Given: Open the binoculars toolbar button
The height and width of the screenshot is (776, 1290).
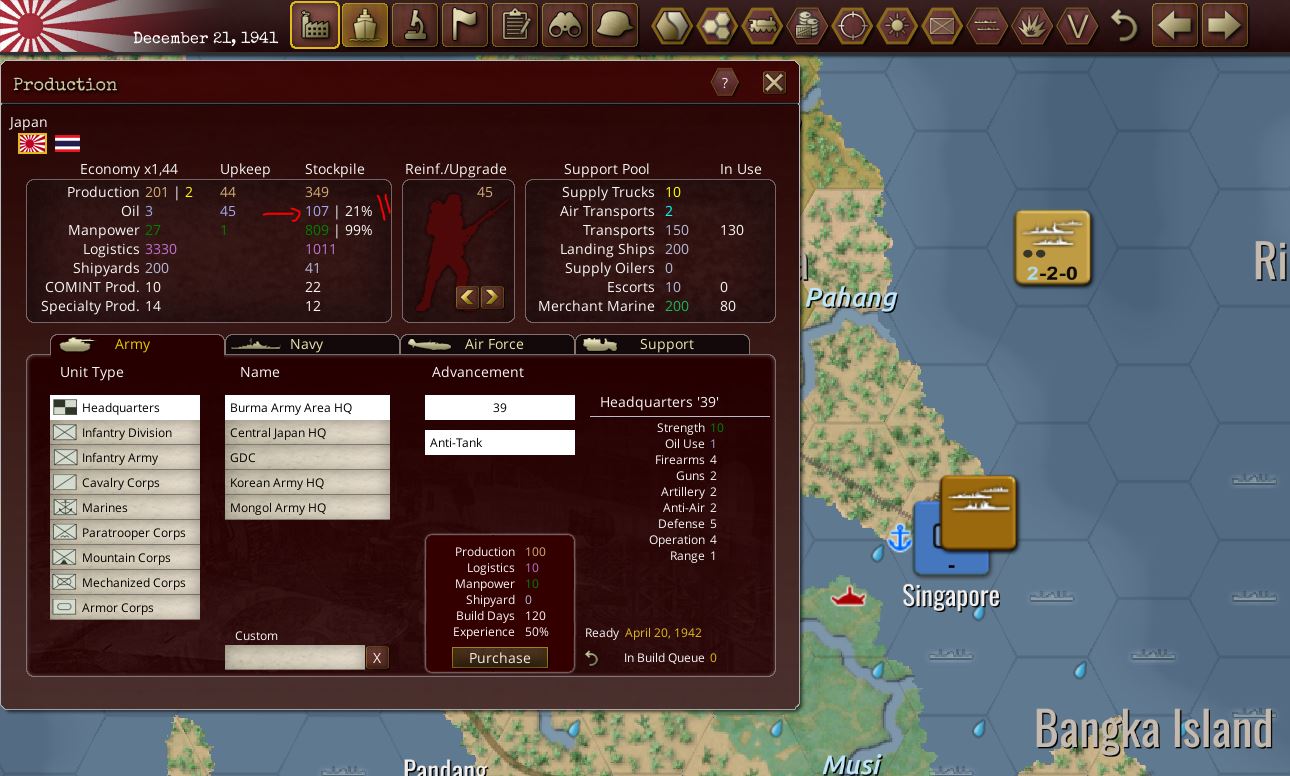Looking at the screenshot, I should (x=565, y=25).
